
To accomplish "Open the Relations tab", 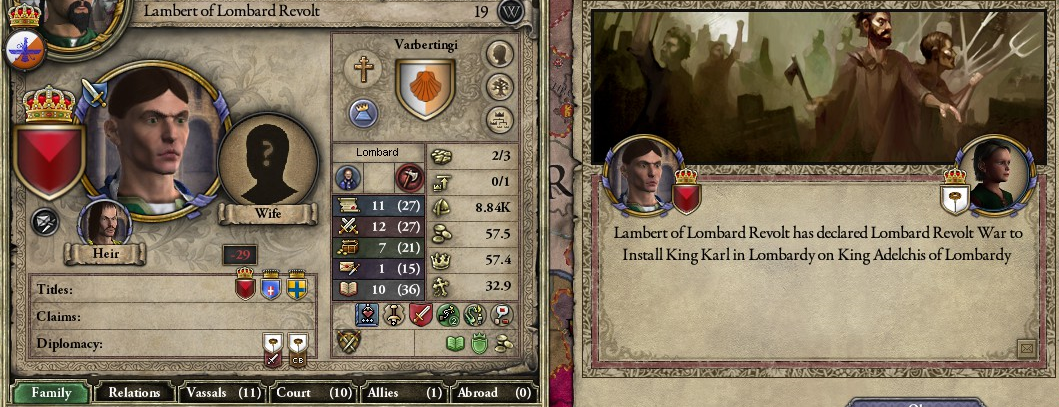I will [x=134, y=393].
